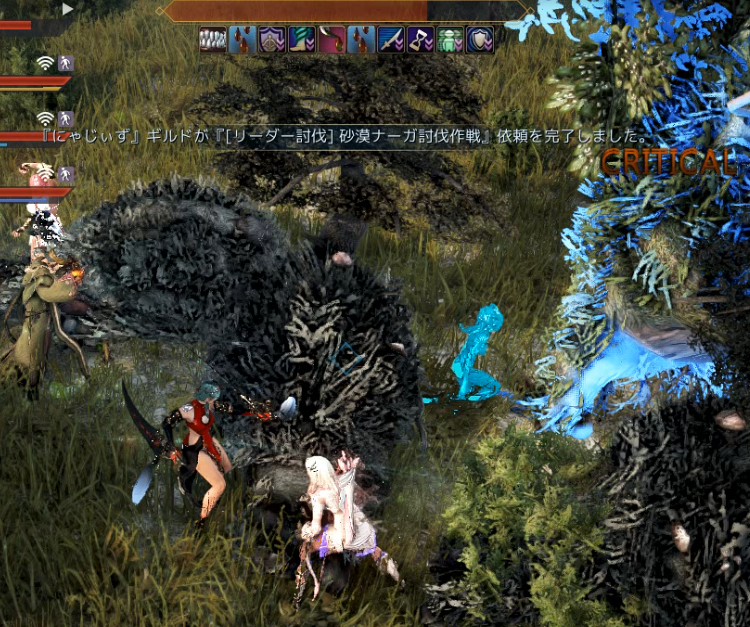The image size is (750, 627).
Task: Click the hourglass buff icon
Action: pos(420,40)
